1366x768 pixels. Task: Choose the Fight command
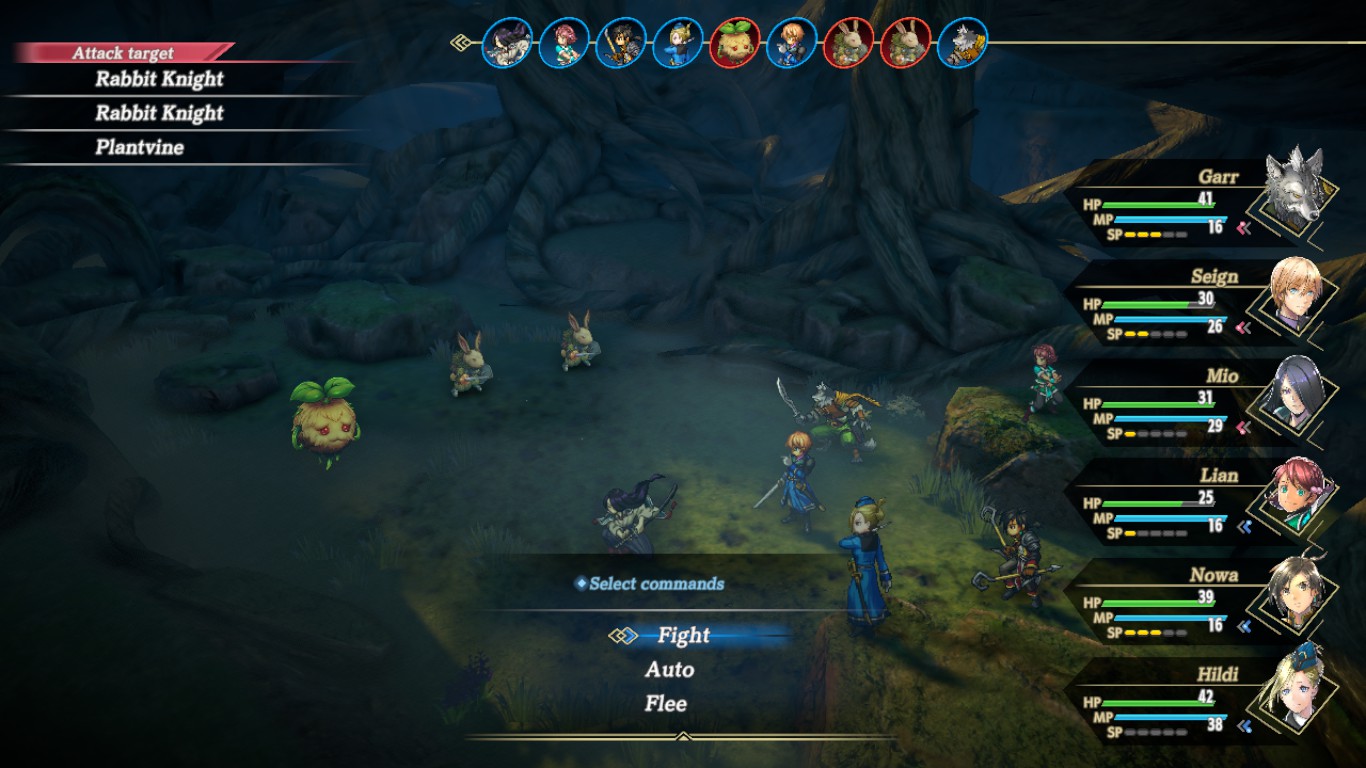point(684,636)
